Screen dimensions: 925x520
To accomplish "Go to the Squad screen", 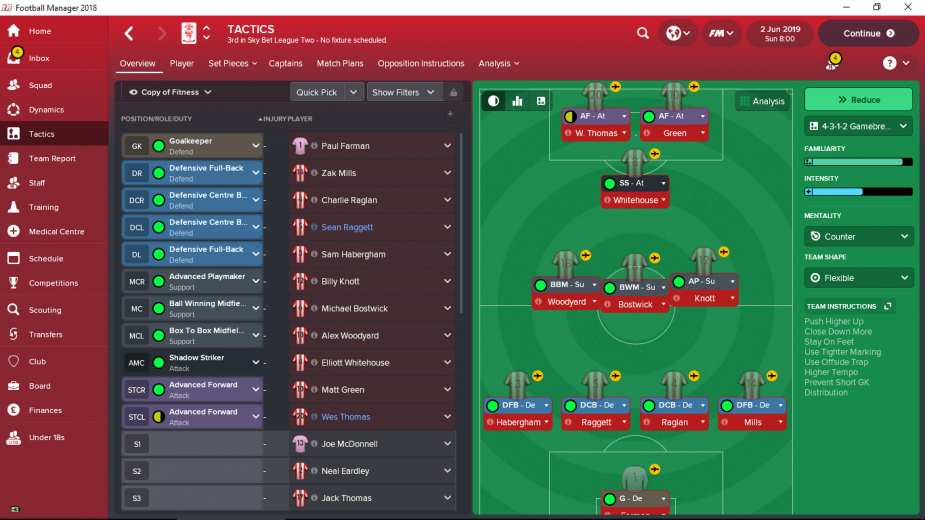I will (40, 85).
